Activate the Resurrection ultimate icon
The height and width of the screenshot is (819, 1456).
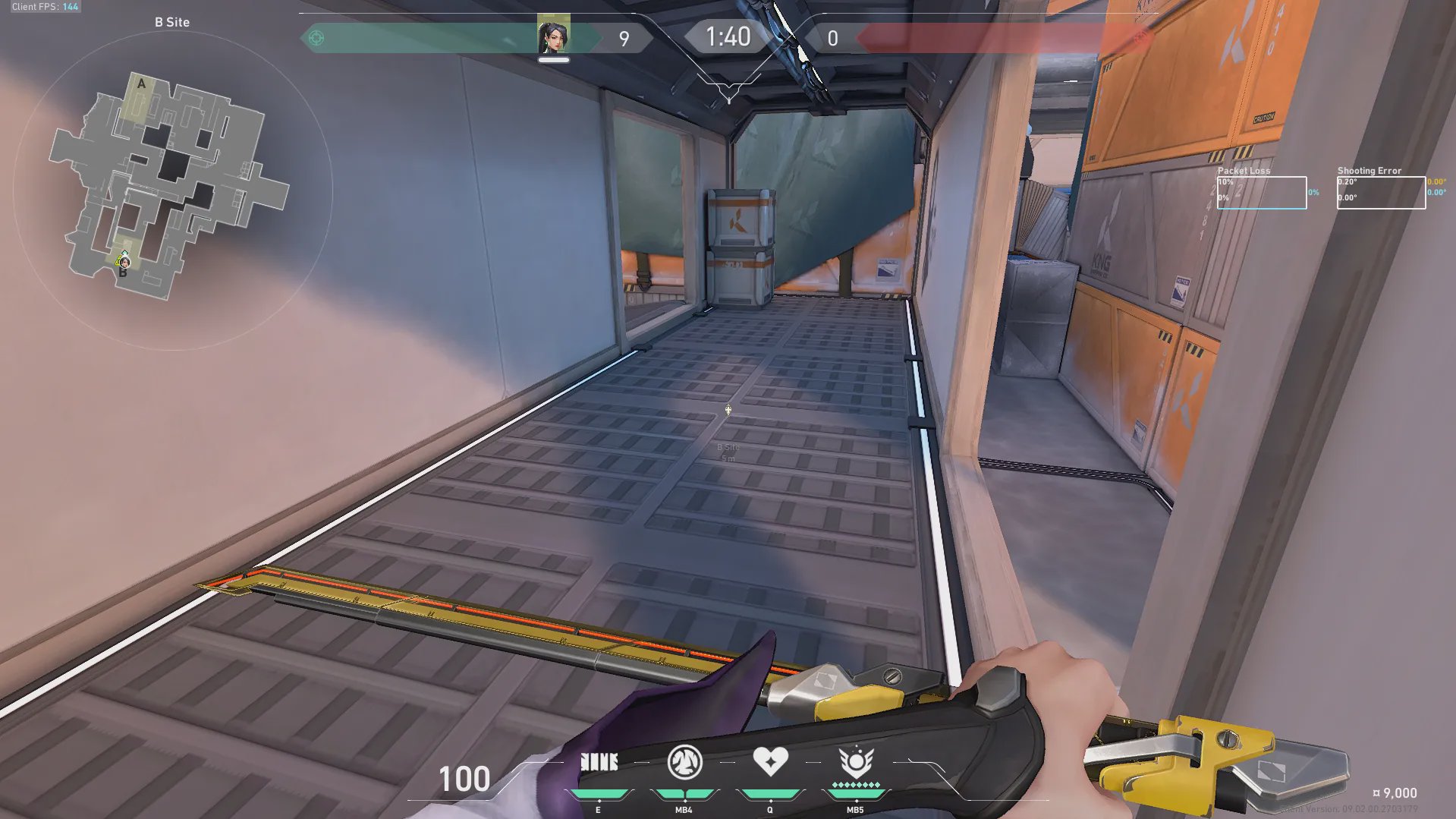tap(856, 762)
